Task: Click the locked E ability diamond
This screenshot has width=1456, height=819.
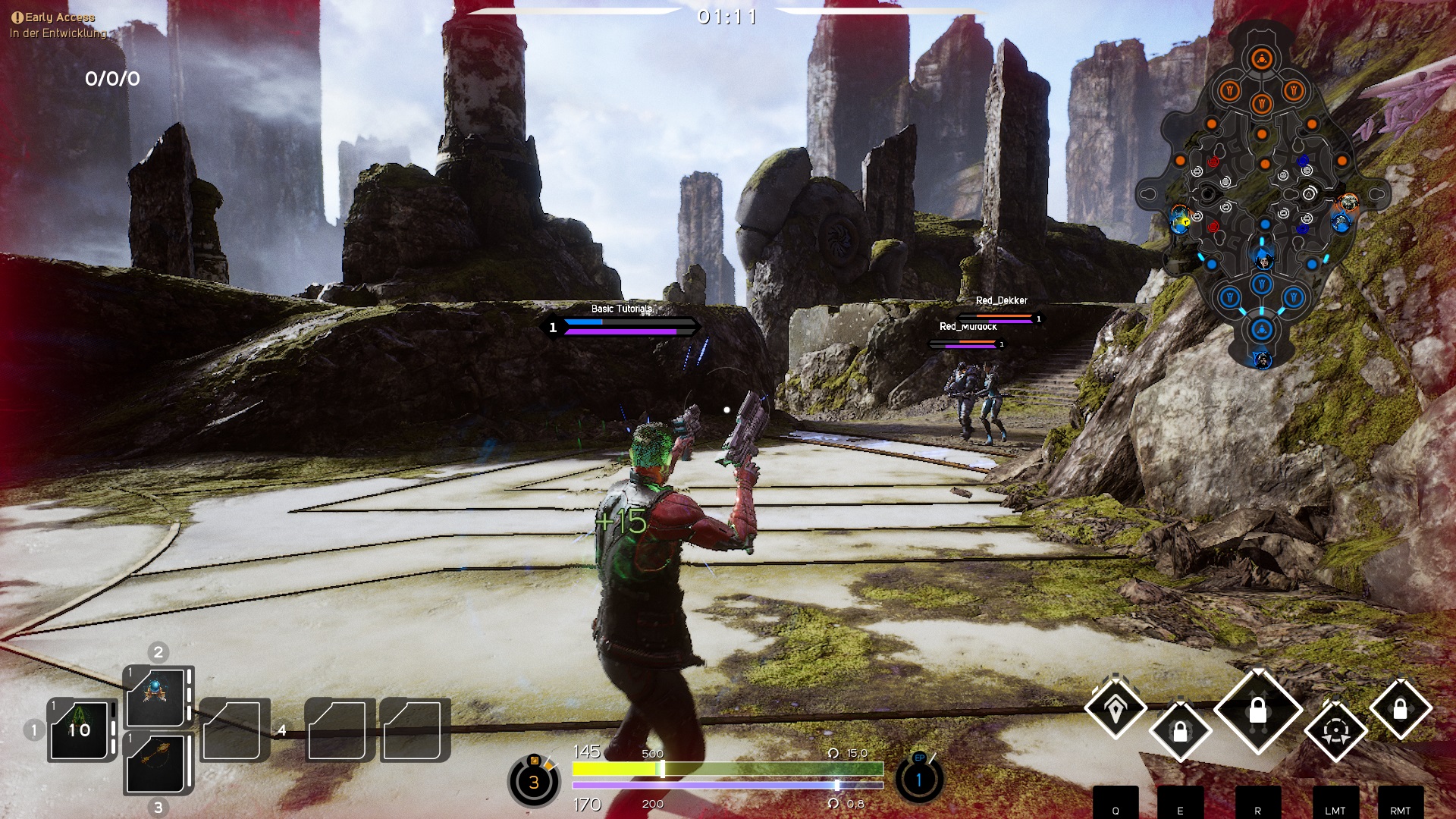Action: tap(1180, 731)
